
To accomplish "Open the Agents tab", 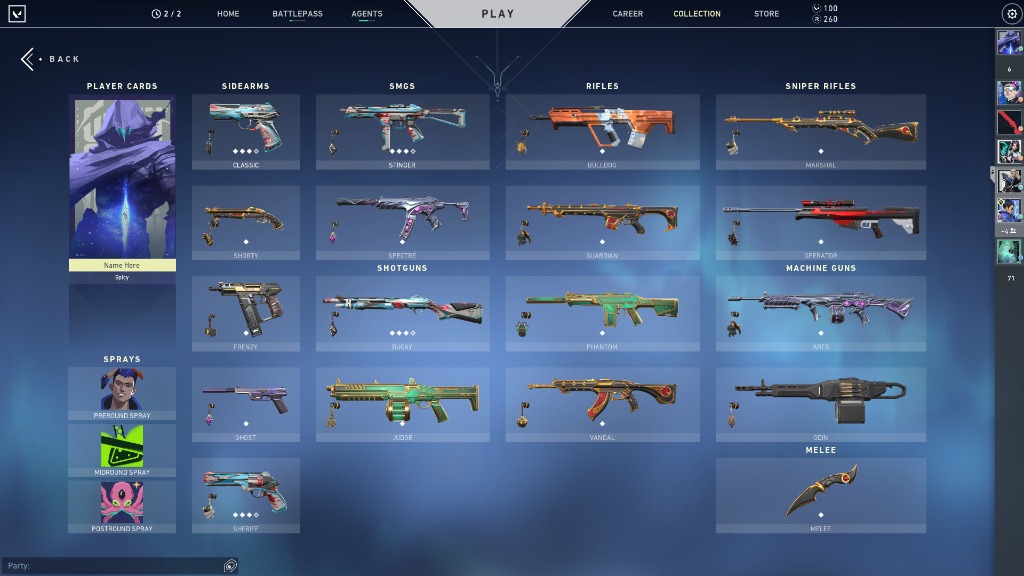I will 367,14.
